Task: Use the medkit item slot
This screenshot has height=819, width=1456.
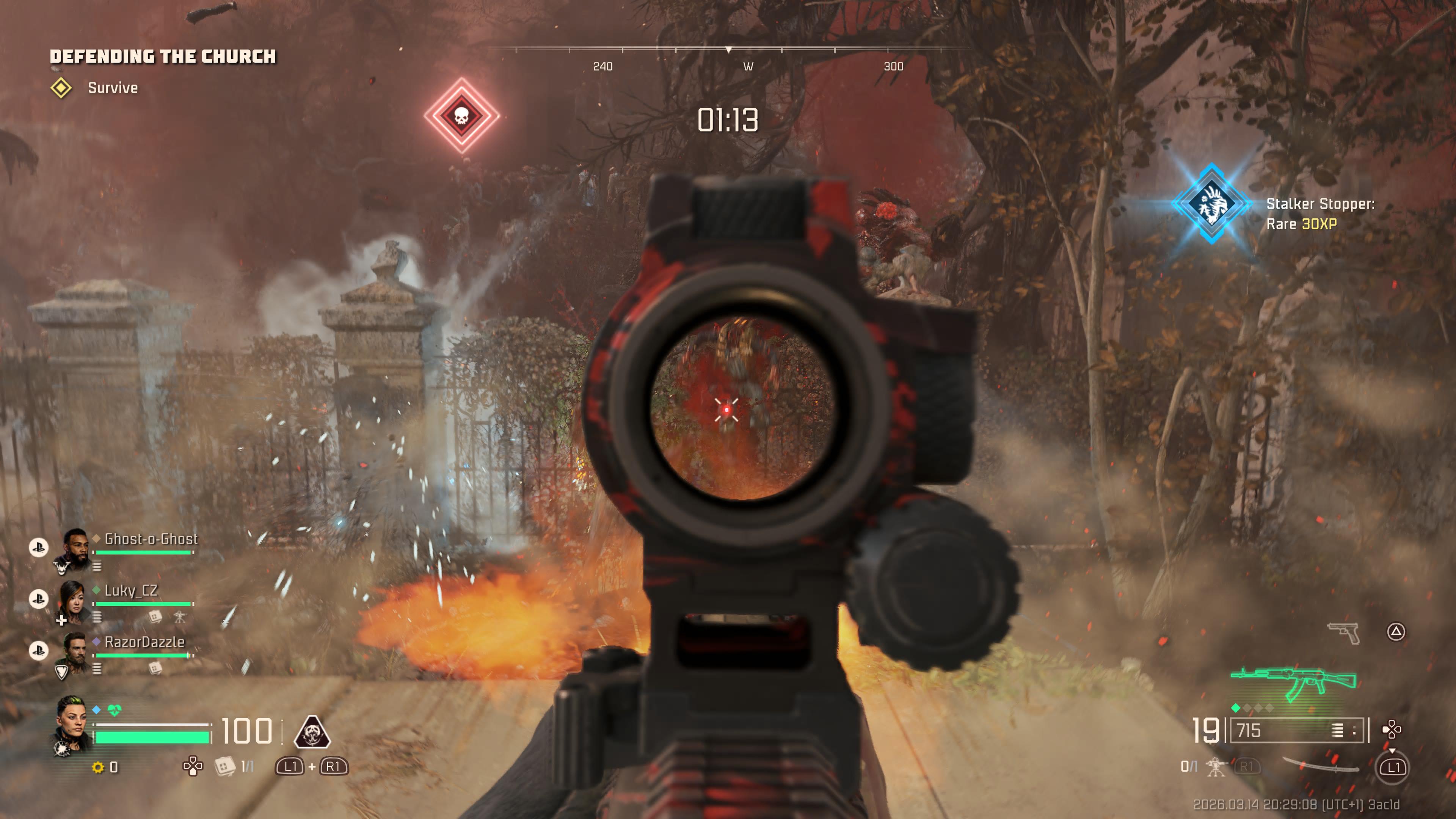Action: 225,766
